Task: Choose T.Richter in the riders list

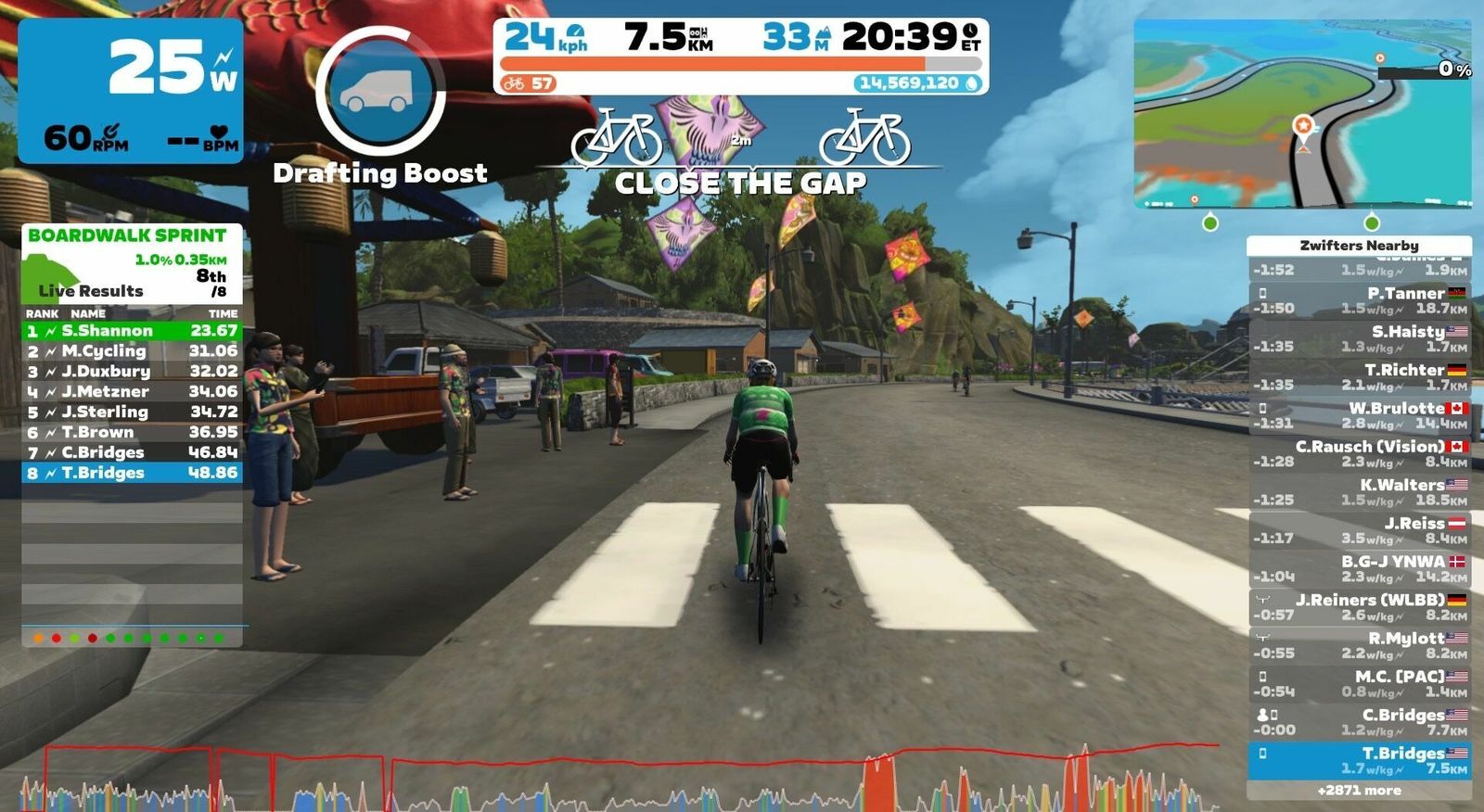Action: click(1359, 376)
